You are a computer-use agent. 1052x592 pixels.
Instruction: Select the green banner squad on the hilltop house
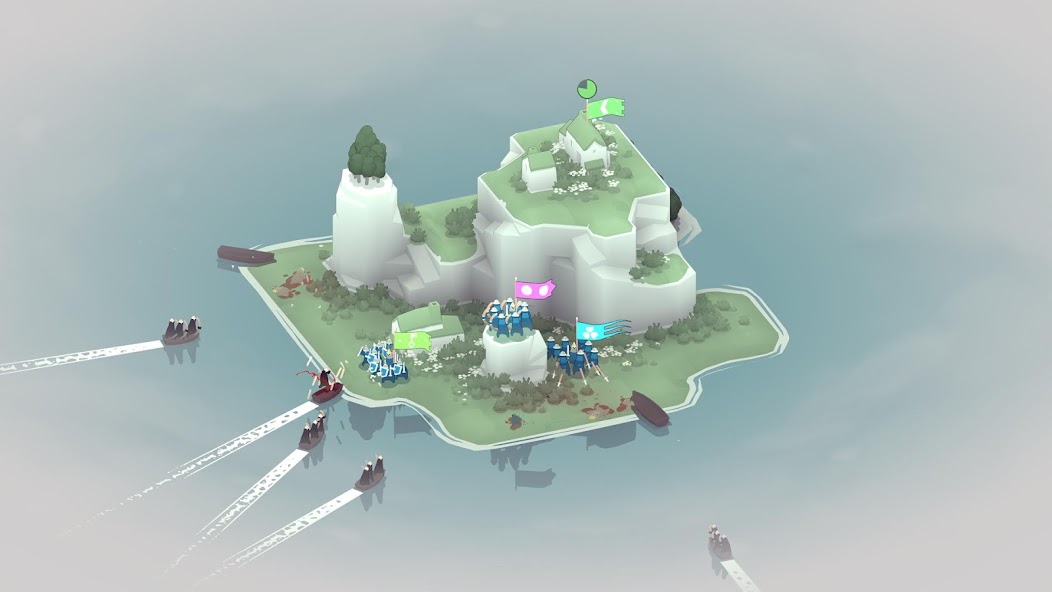[x=607, y=106]
